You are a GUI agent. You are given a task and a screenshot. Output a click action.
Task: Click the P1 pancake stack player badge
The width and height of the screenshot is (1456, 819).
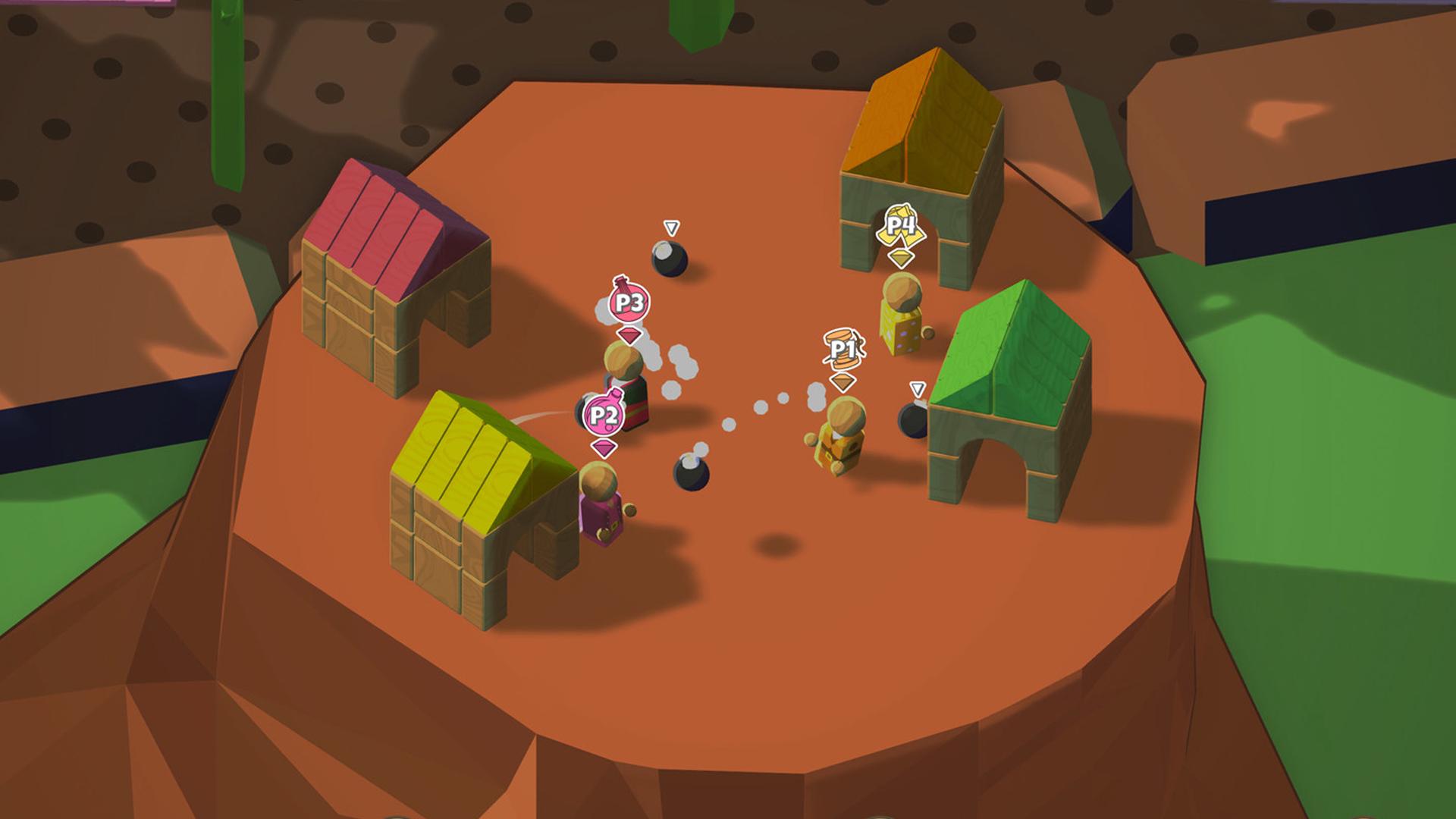pyautogui.click(x=842, y=349)
